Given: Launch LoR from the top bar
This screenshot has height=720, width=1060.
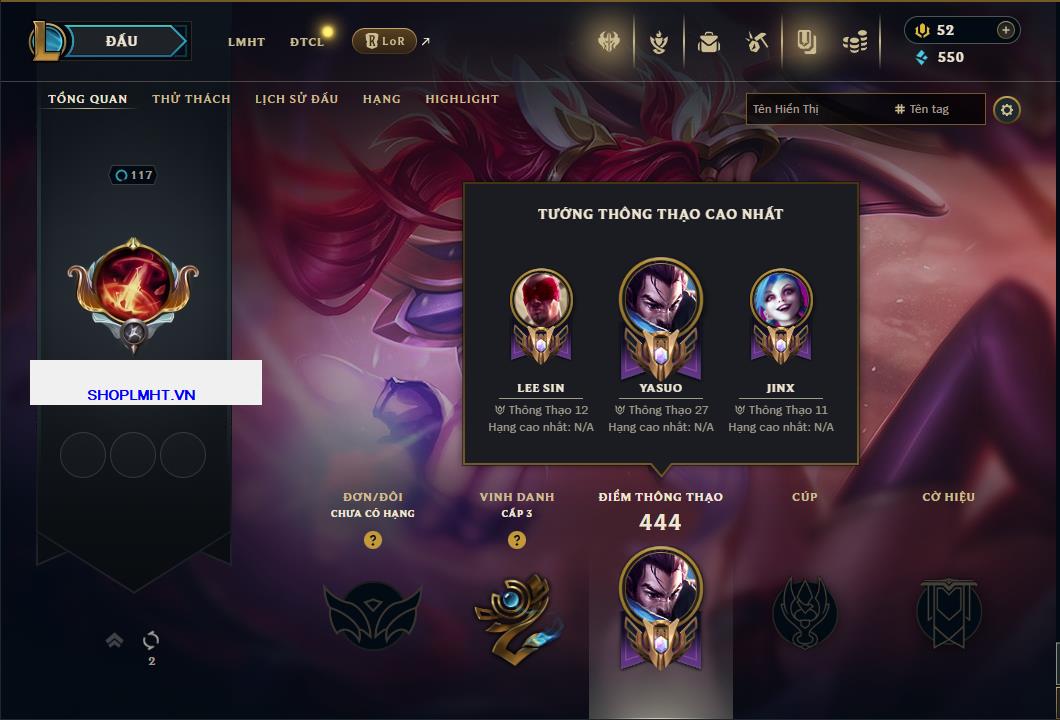Looking at the screenshot, I should (x=384, y=41).
